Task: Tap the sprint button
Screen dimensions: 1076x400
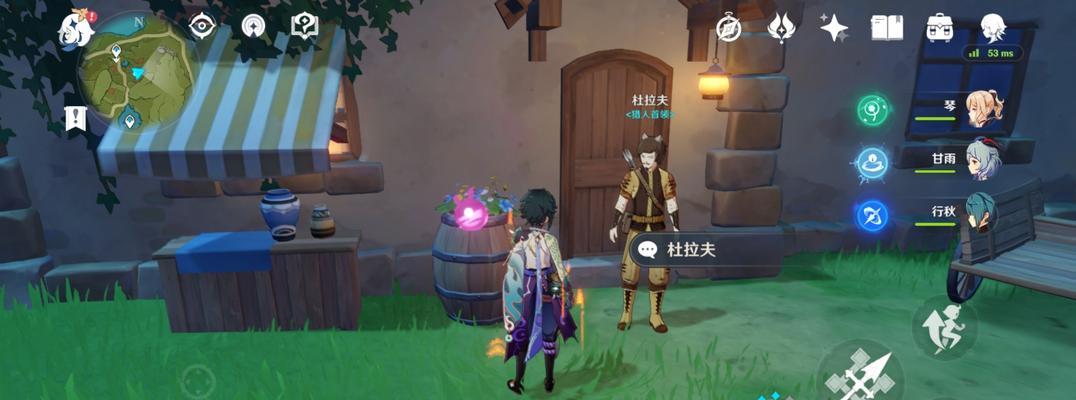Action: (944, 326)
